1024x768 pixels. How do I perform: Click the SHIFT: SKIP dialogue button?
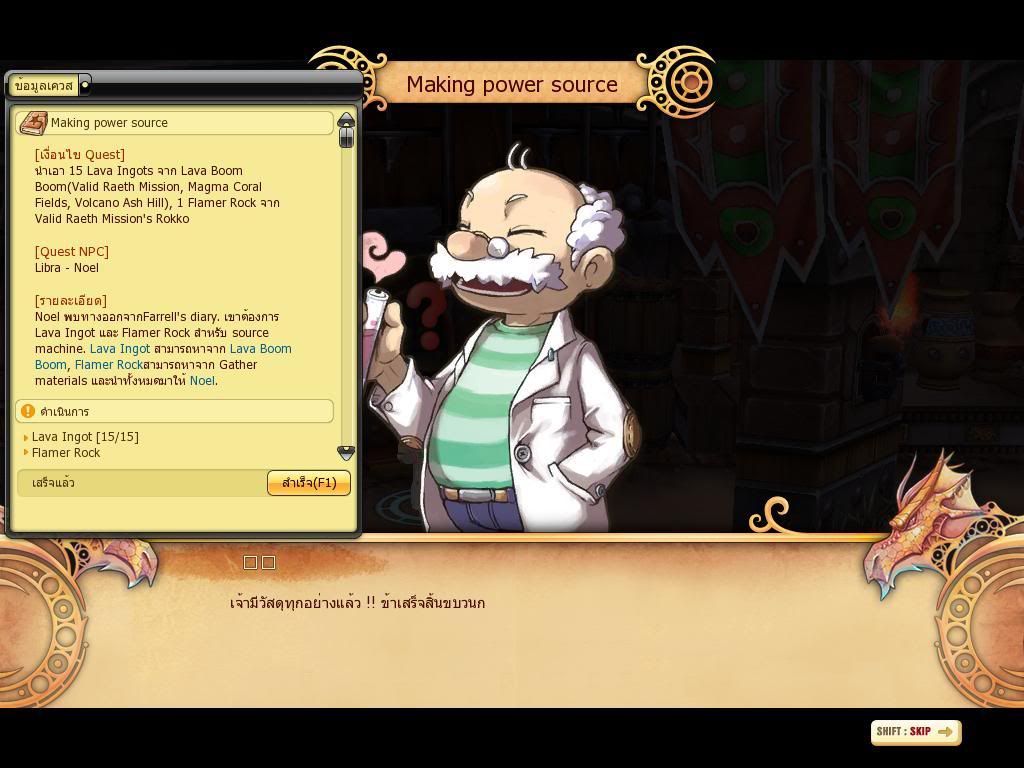coord(915,732)
